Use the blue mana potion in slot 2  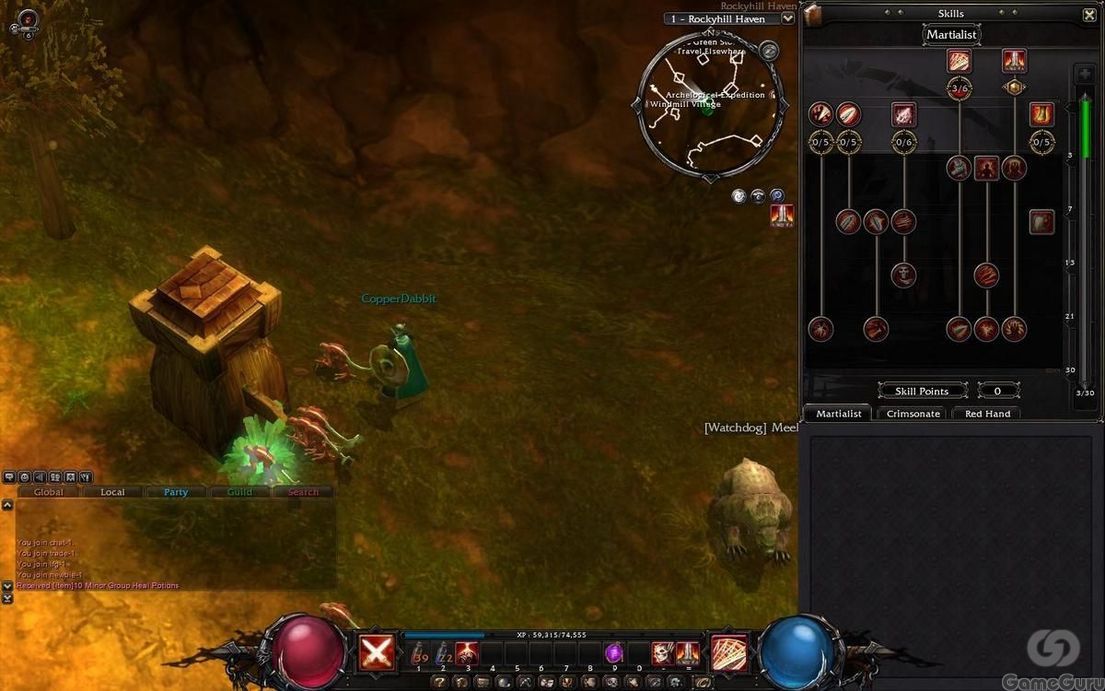click(x=444, y=654)
